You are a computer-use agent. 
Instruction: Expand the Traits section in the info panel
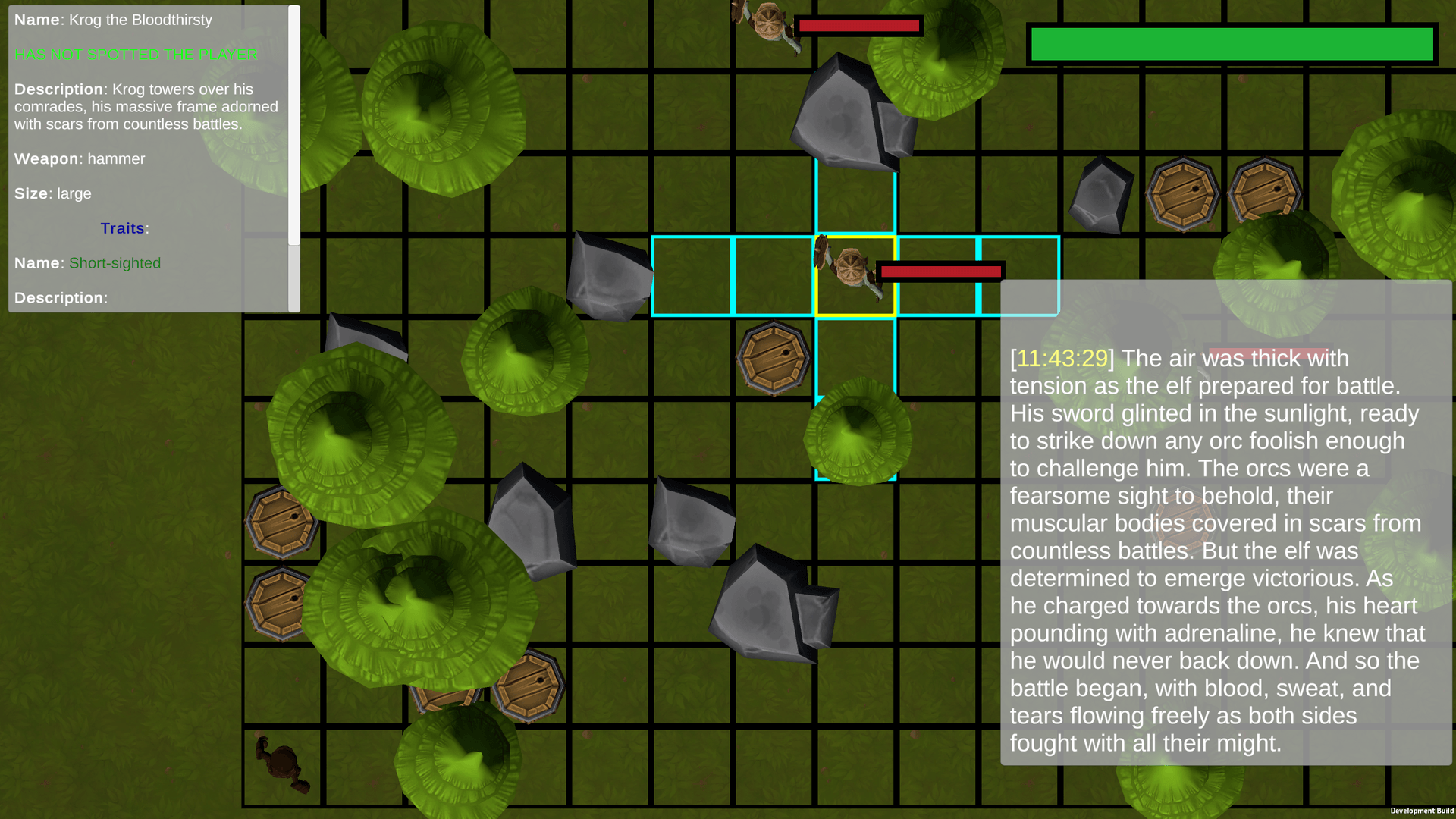[123, 227]
